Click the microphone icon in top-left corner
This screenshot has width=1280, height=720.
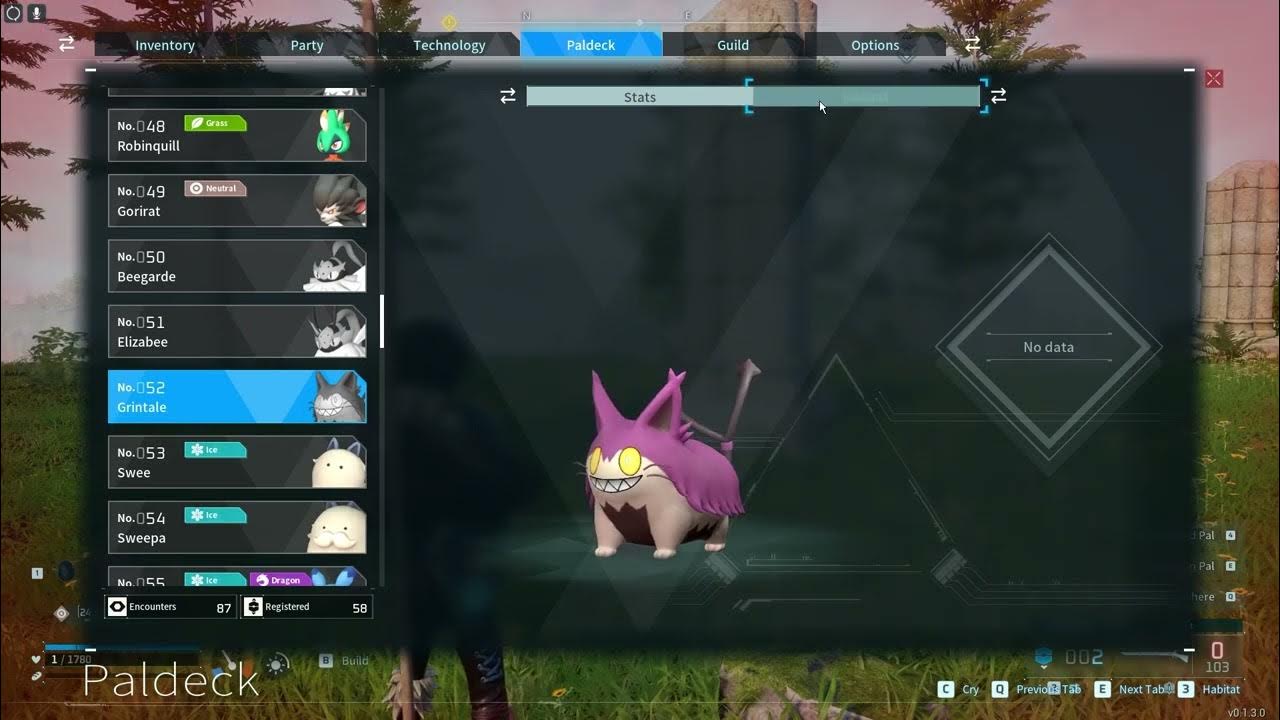[x=37, y=15]
